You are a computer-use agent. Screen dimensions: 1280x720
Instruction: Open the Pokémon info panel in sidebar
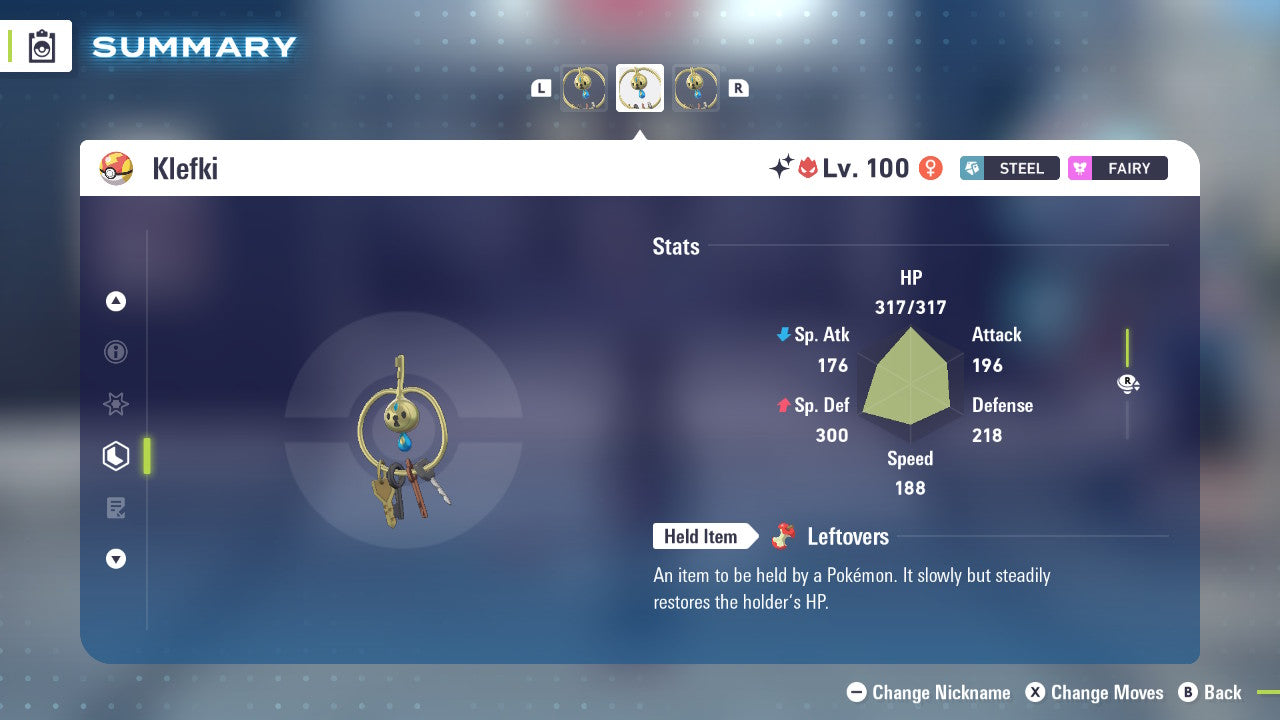(x=116, y=352)
